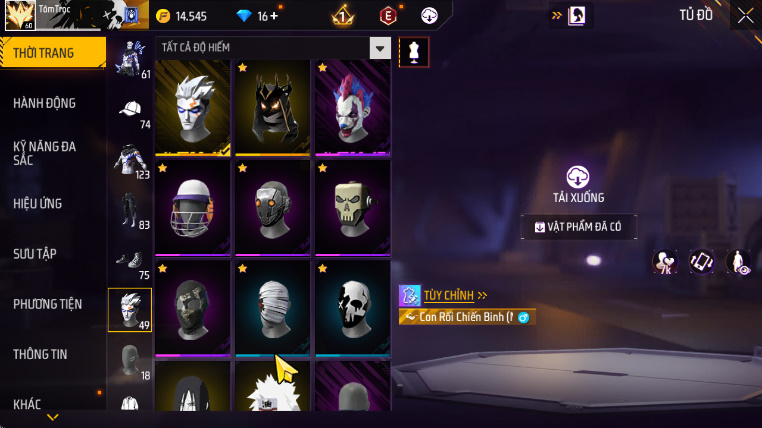This screenshot has width=762, height=428.
Task: Switch to the Hành Động tab
Action: [x=45, y=103]
